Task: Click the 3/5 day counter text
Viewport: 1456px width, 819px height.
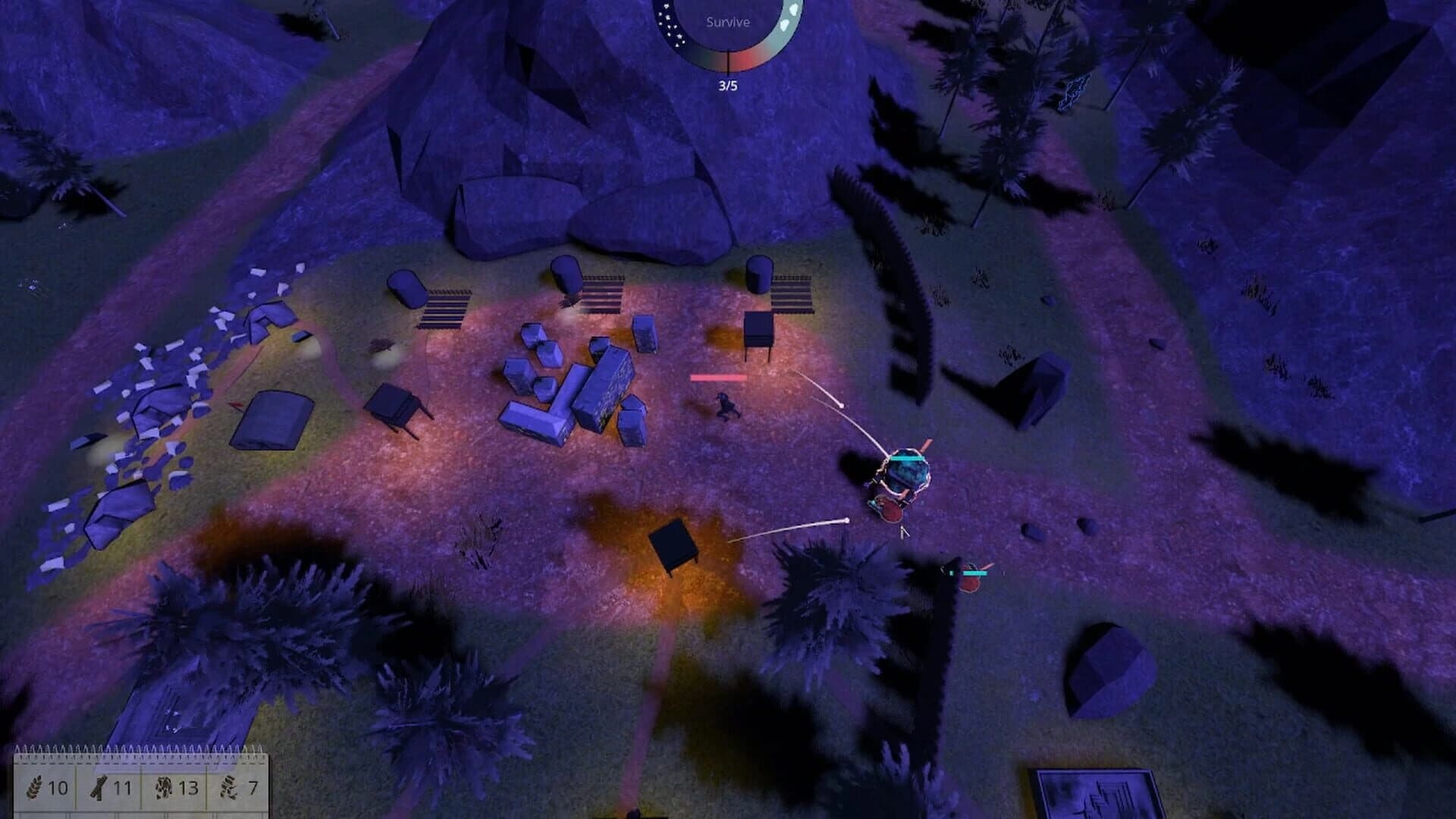Action: click(x=728, y=86)
